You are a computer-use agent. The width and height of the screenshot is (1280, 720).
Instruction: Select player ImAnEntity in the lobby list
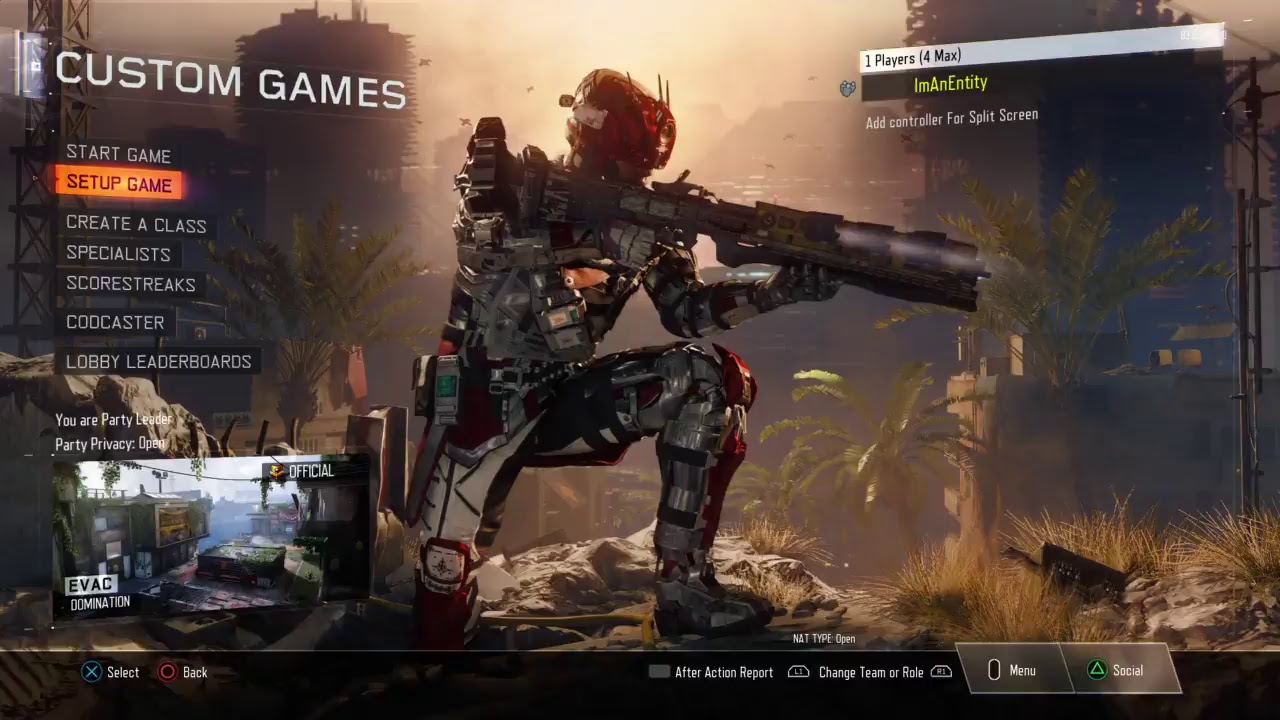click(950, 85)
